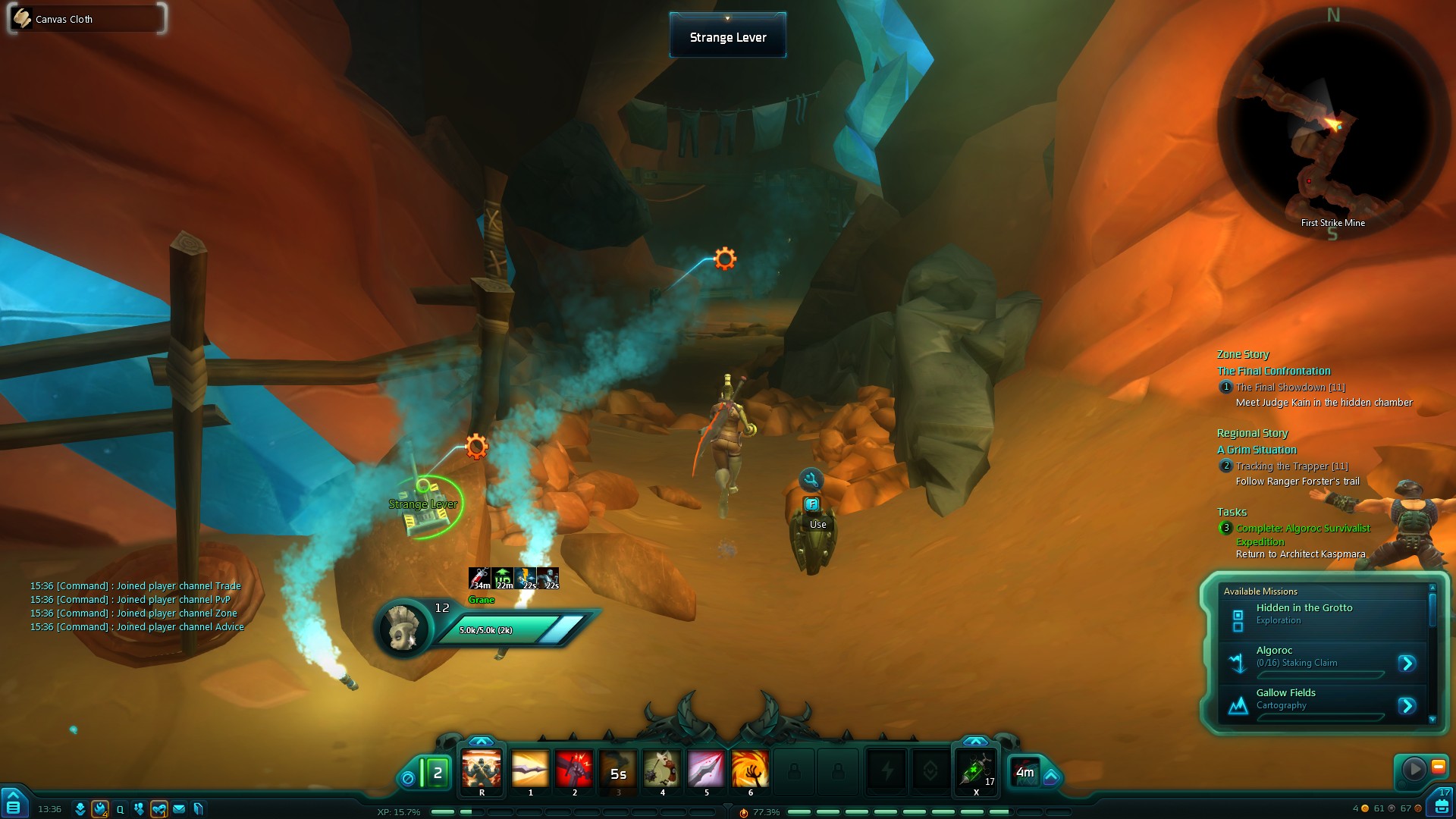Click the flame icon with badge 4
The width and height of the screenshot is (1456, 819).
click(x=100, y=809)
